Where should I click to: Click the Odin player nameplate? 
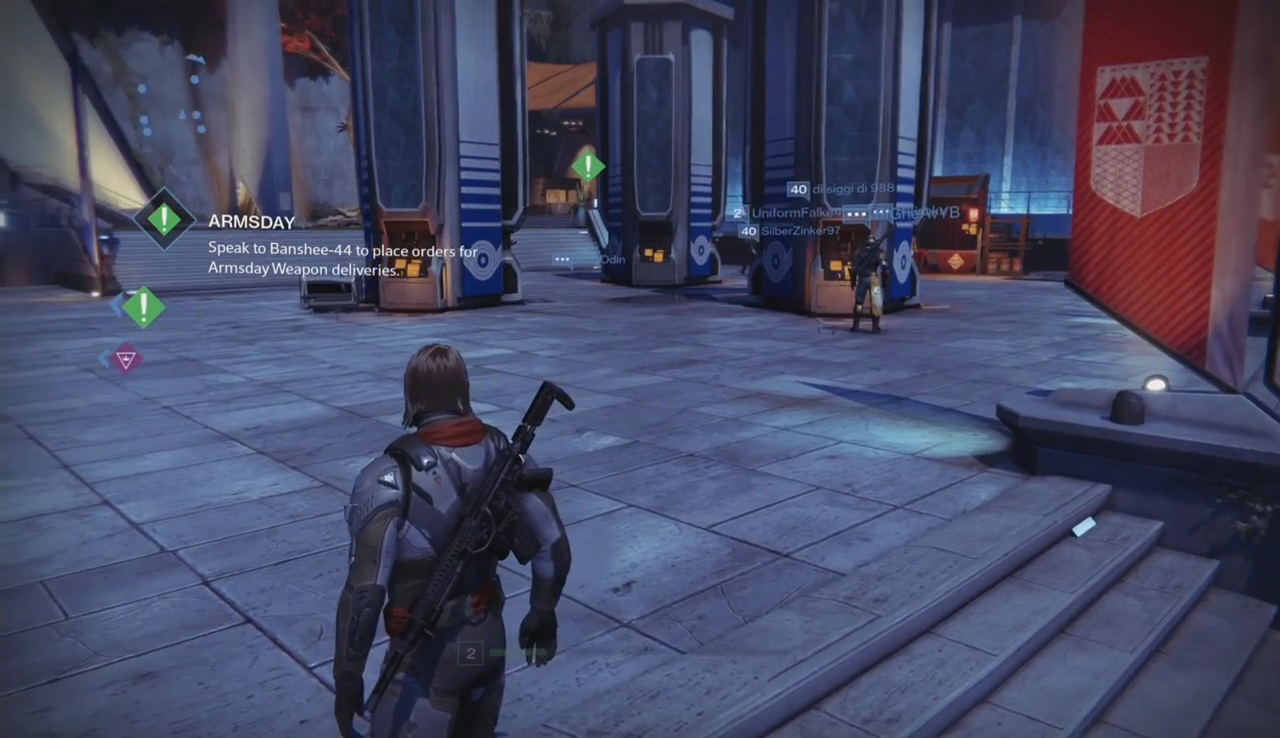point(612,260)
